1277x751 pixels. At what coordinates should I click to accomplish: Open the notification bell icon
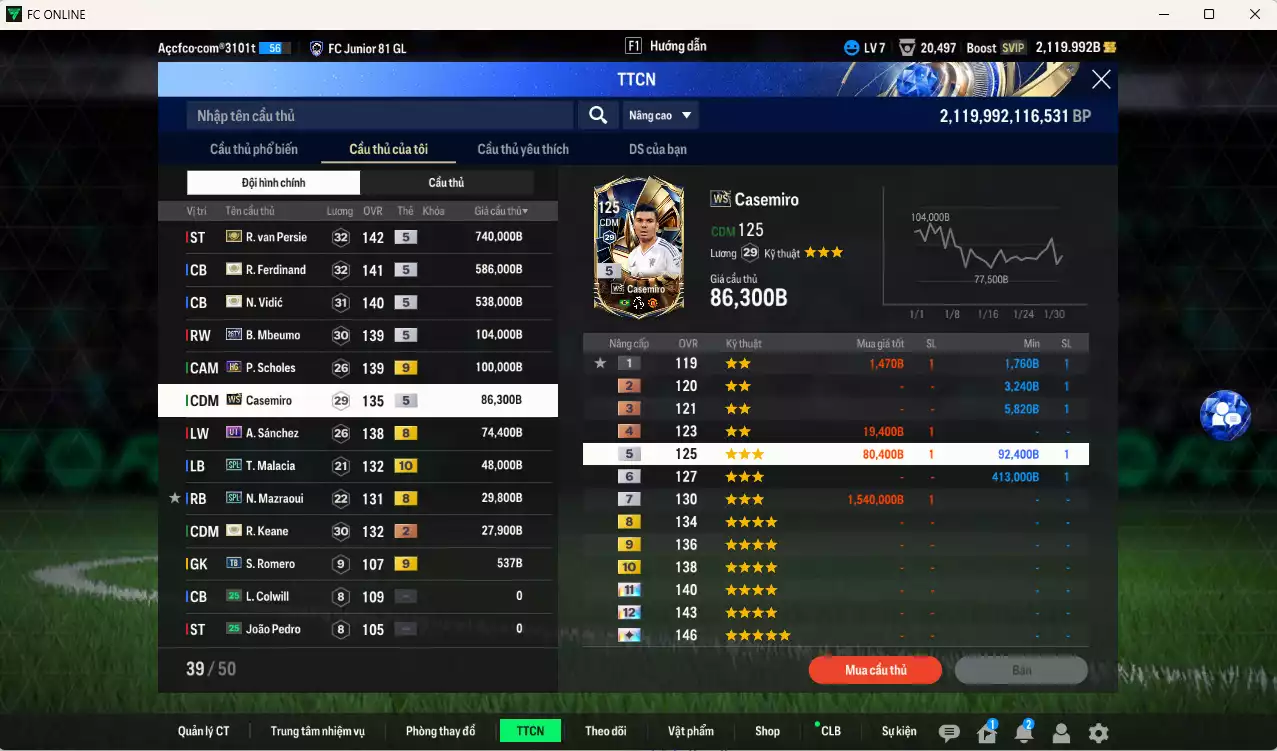(1023, 733)
